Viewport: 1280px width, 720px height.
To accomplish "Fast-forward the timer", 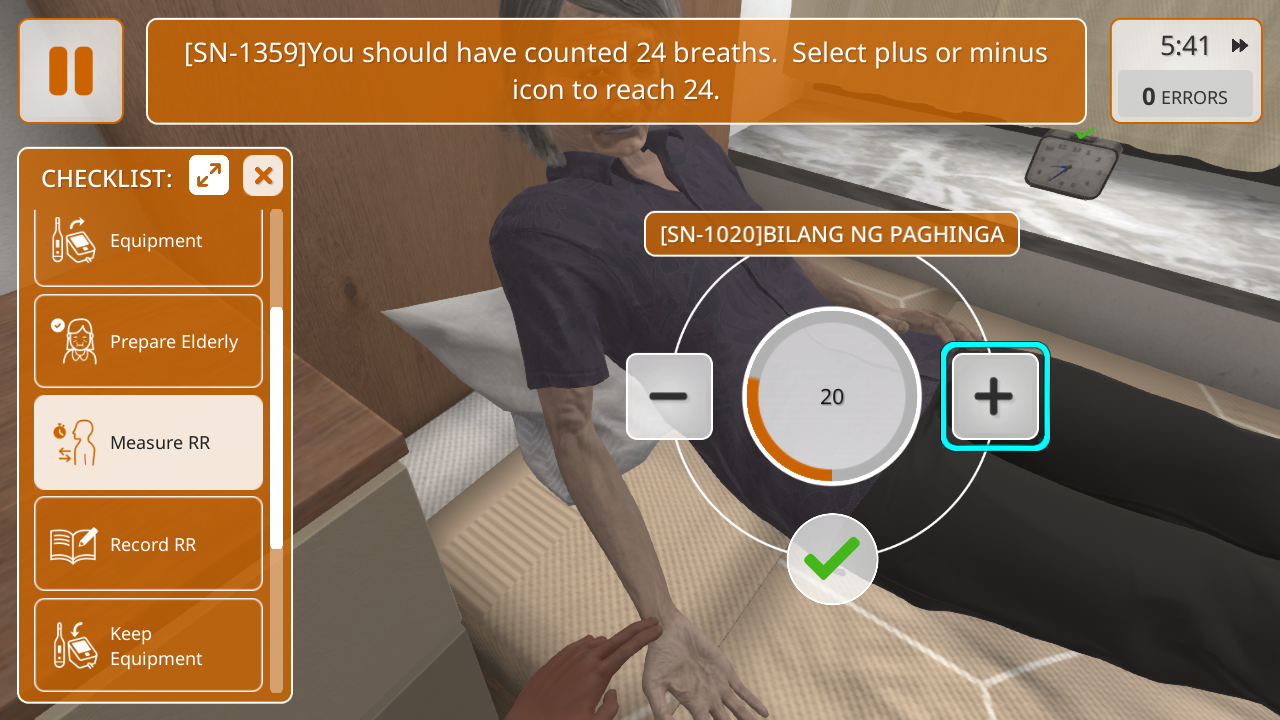I will tap(1240, 46).
